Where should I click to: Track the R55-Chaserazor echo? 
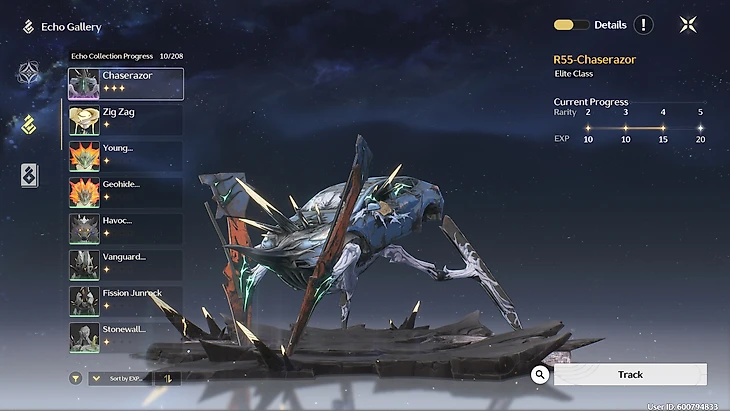(630, 374)
